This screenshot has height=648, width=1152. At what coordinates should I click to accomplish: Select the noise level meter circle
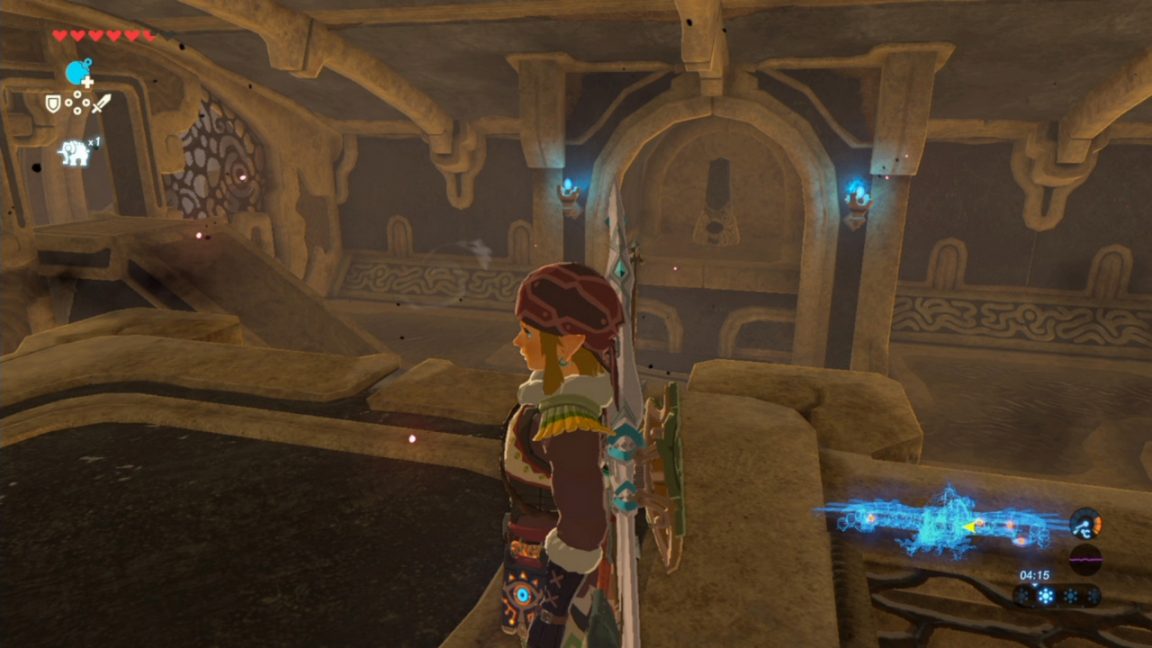pos(1085,558)
